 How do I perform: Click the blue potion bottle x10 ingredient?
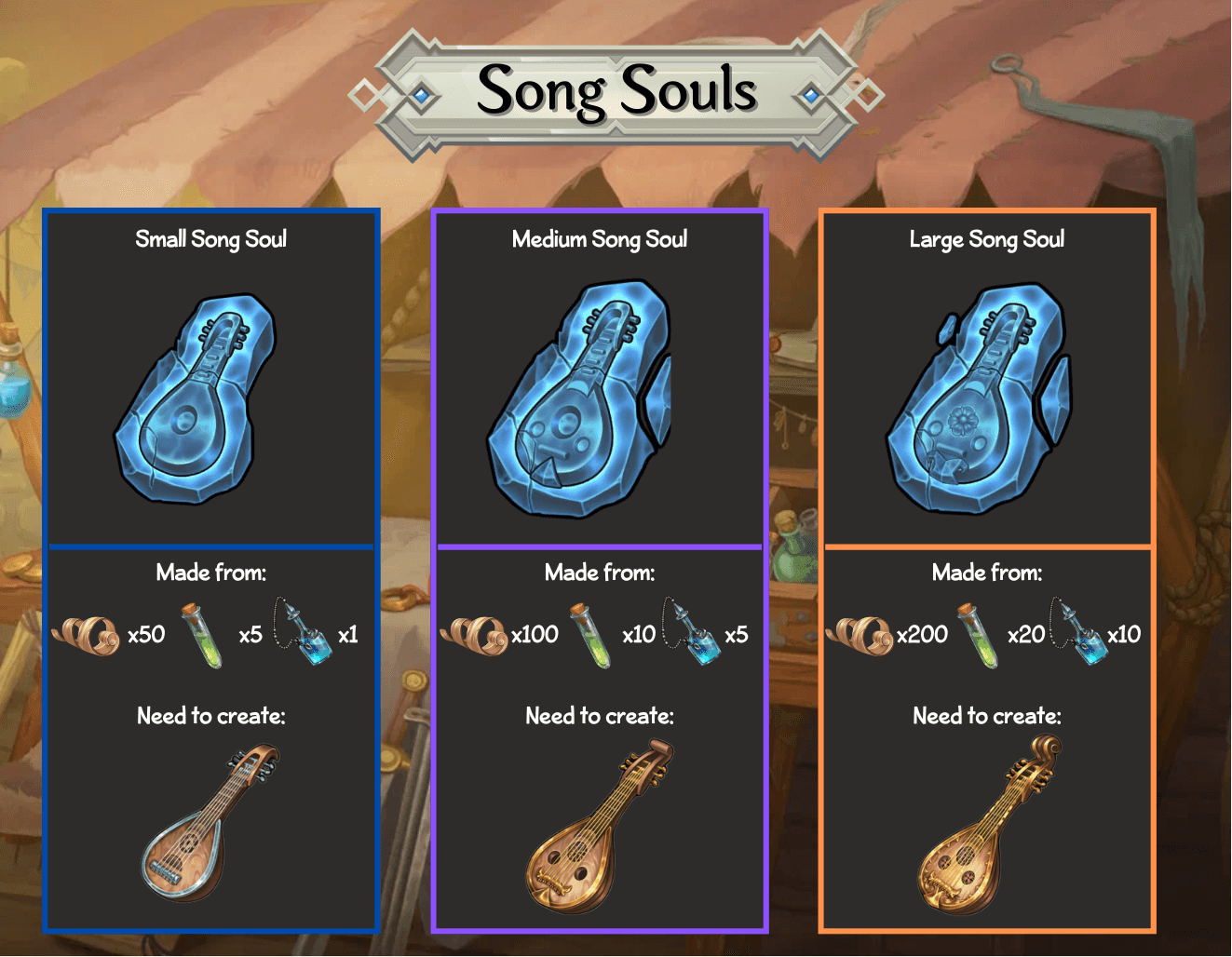pyautogui.click(x=1079, y=633)
